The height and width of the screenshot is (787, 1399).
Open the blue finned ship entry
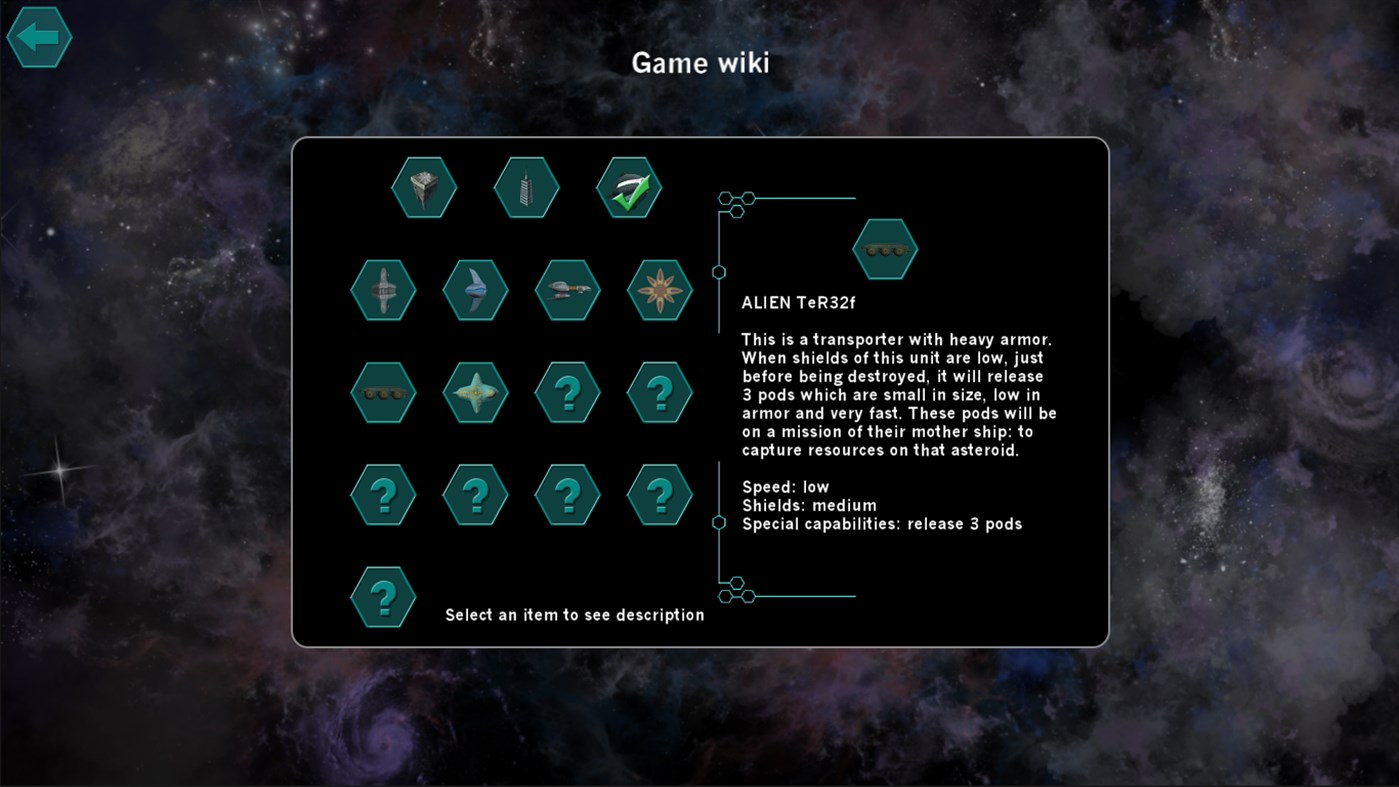click(x=475, y=290)
